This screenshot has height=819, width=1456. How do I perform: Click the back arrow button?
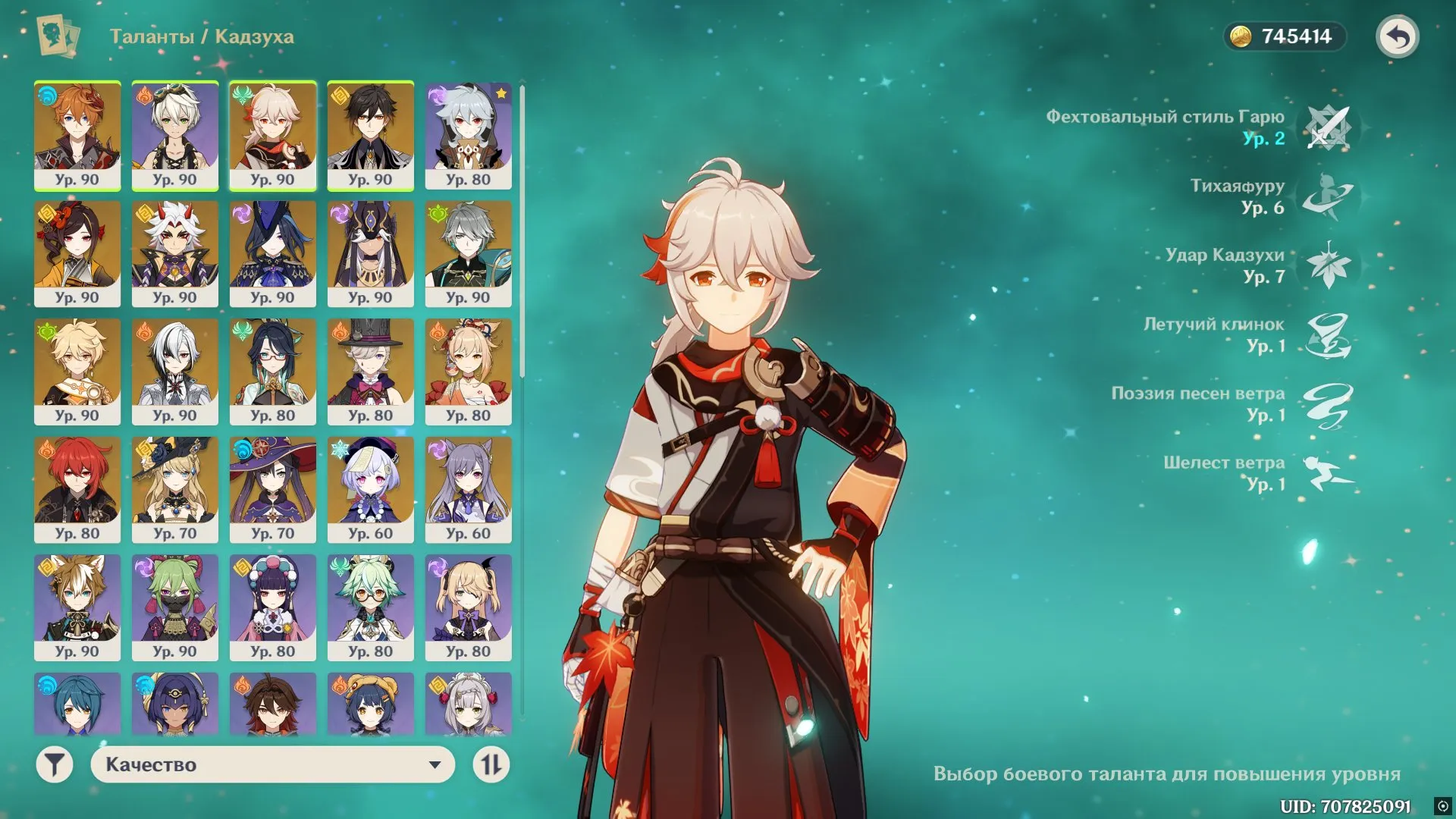coord(1398,36)
